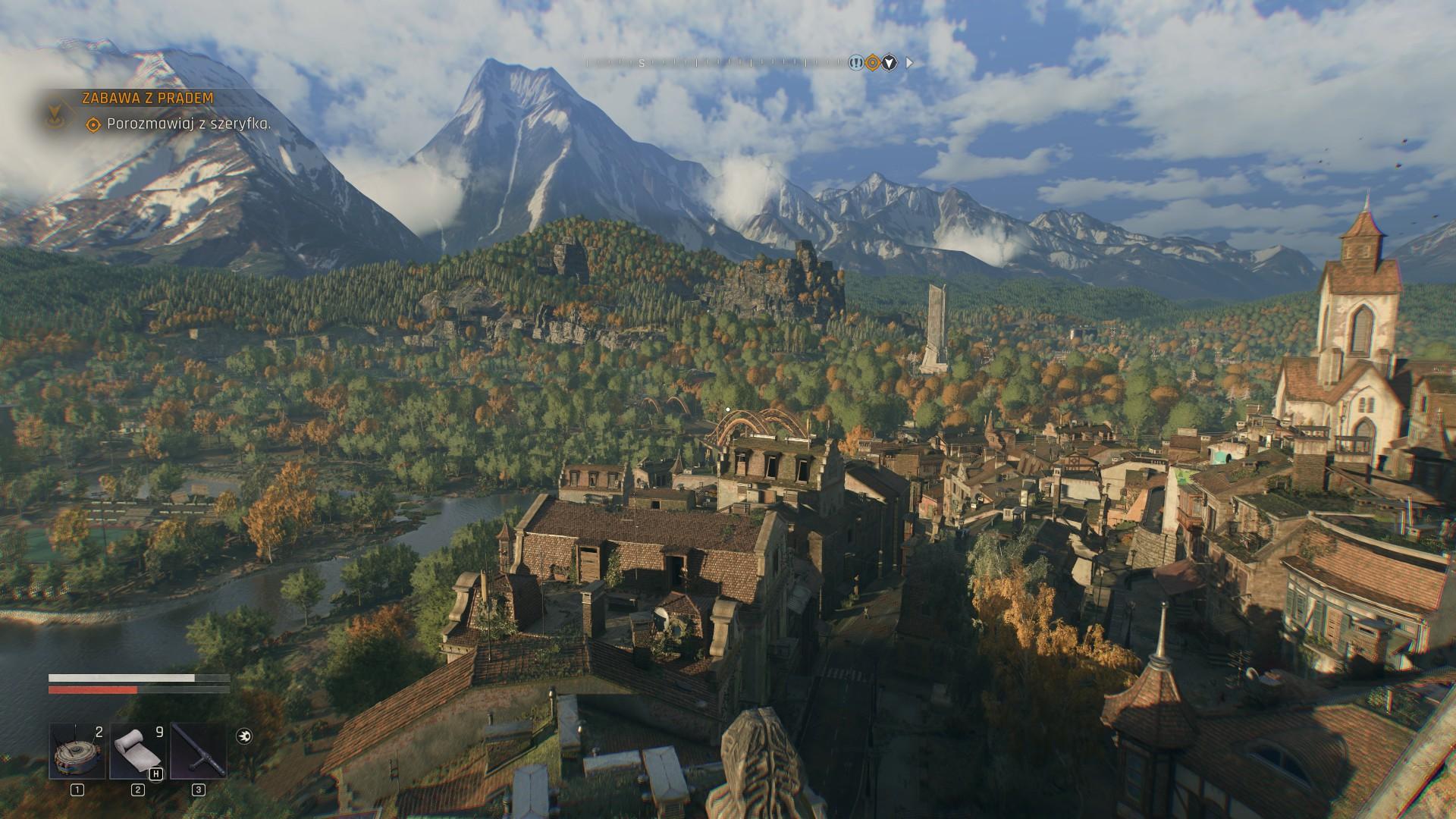Click the orange objective marker on the compass
Screen dimensions: 1456x819
point(873,63)
